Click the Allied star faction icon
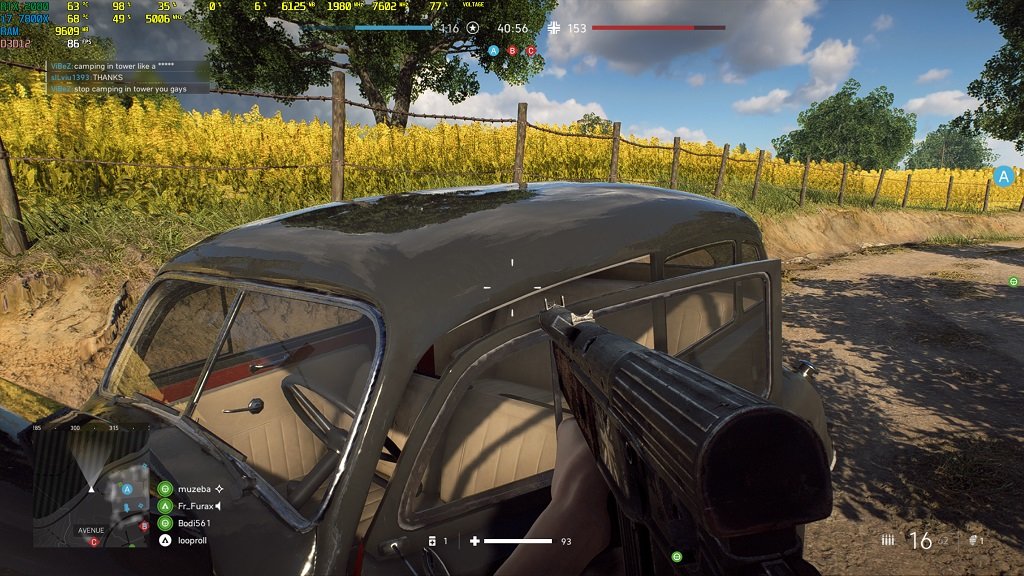 click(473, 28)
